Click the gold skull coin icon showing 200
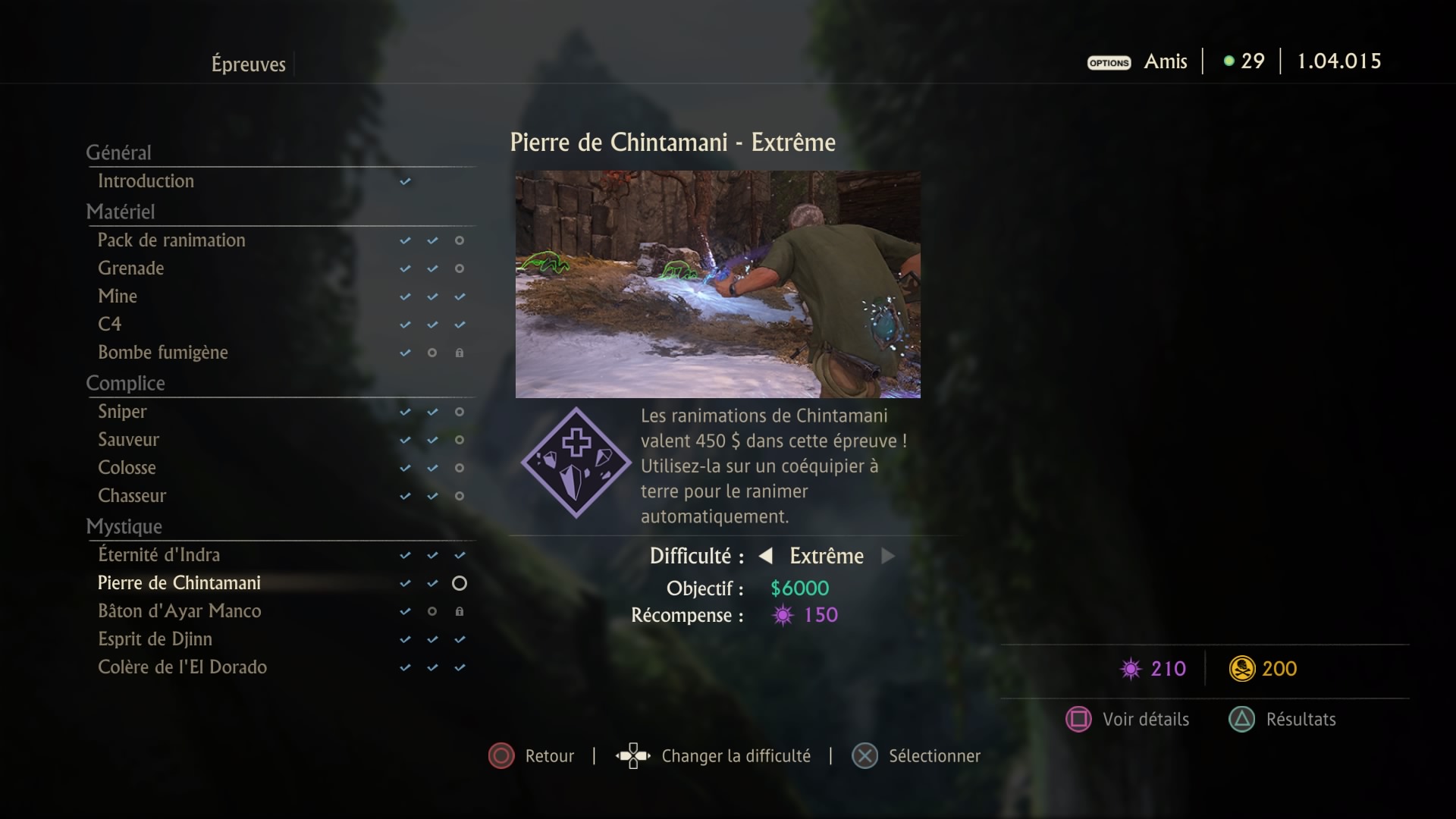1456x819 pixels. 1241,669
